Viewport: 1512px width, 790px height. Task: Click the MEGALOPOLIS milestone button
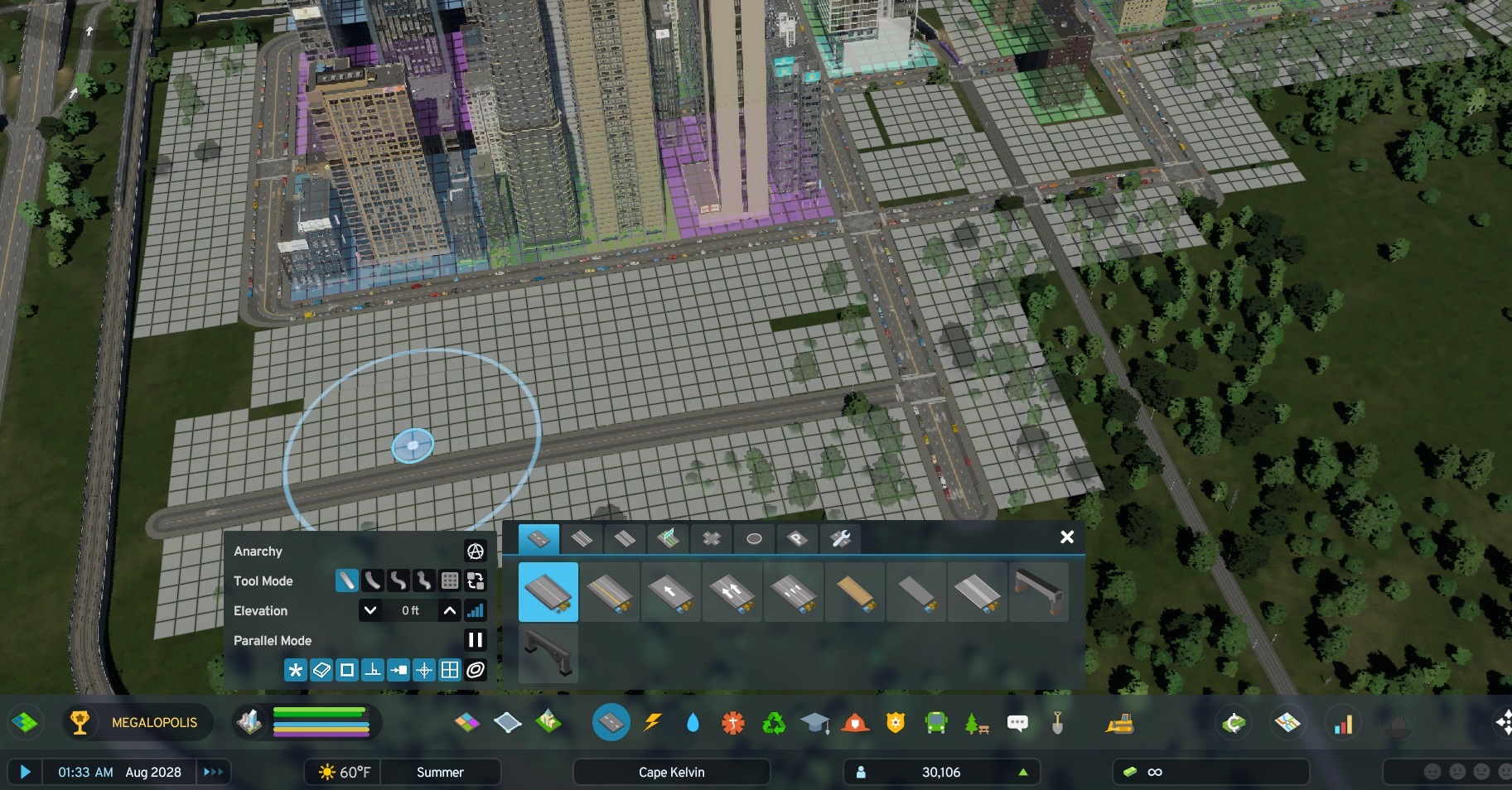click(138, 722)
